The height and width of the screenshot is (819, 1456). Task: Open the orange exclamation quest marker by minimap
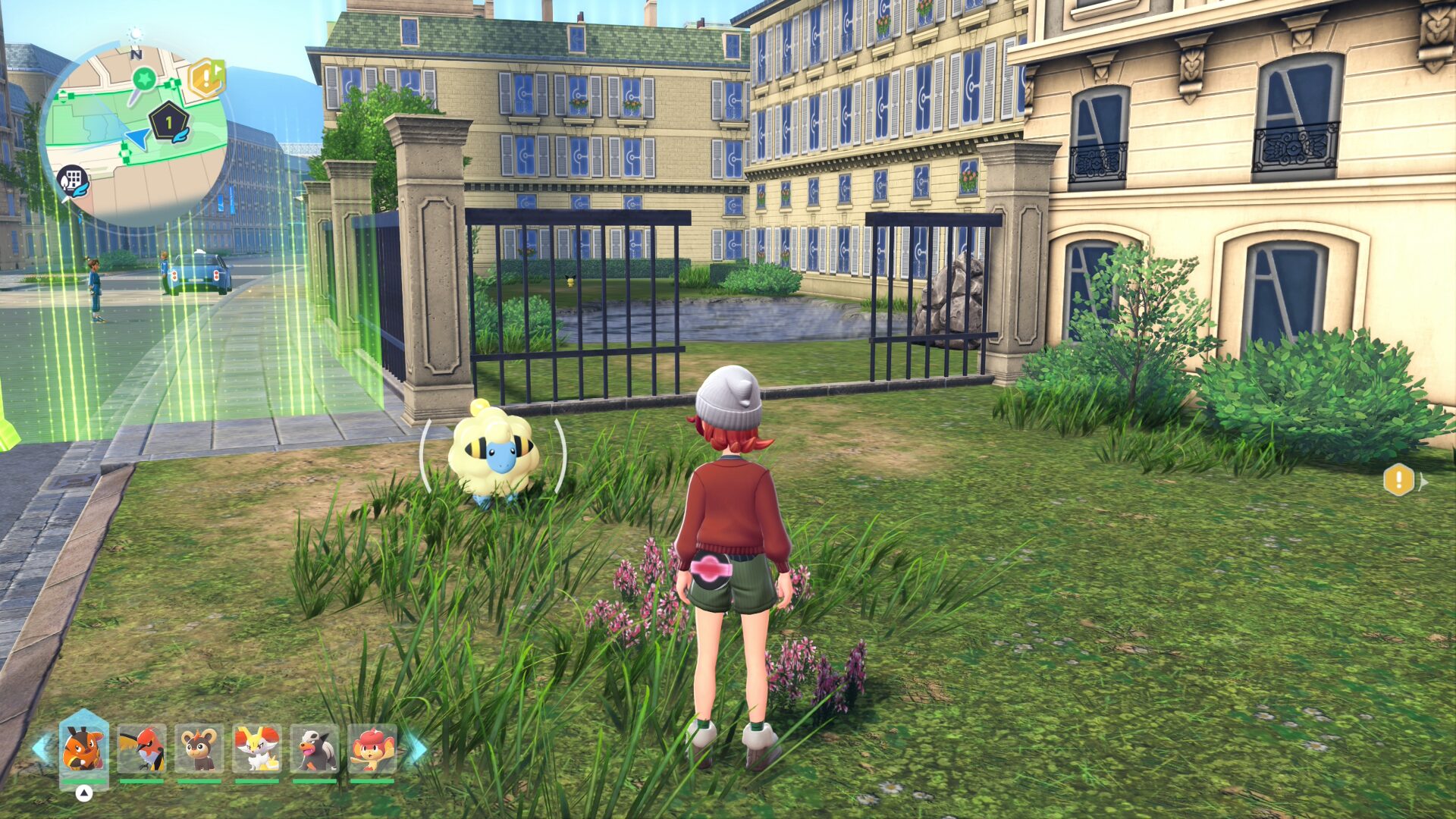click(206, 77)
